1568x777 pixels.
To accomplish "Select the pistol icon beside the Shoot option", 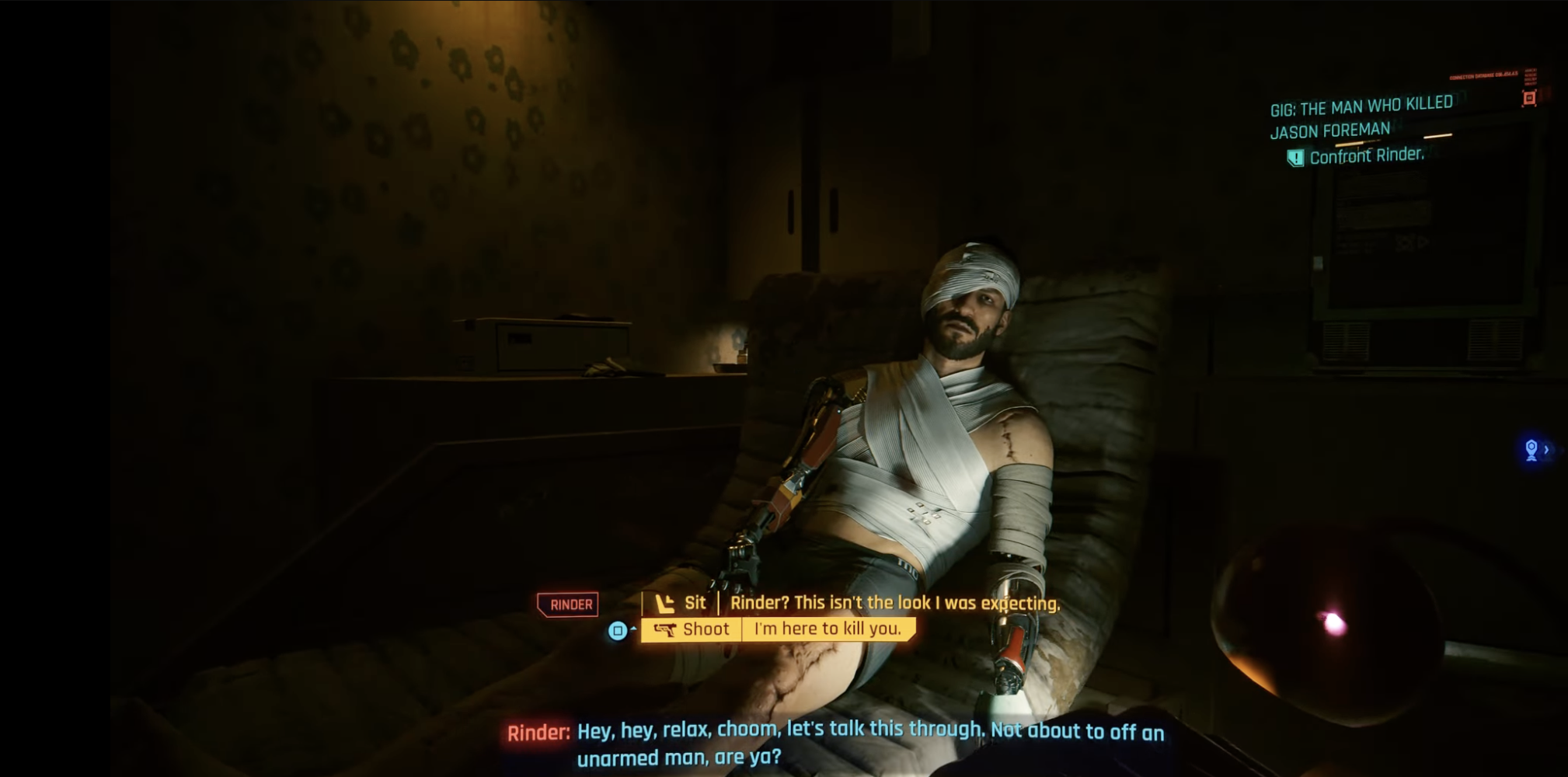I will [667, 630].
